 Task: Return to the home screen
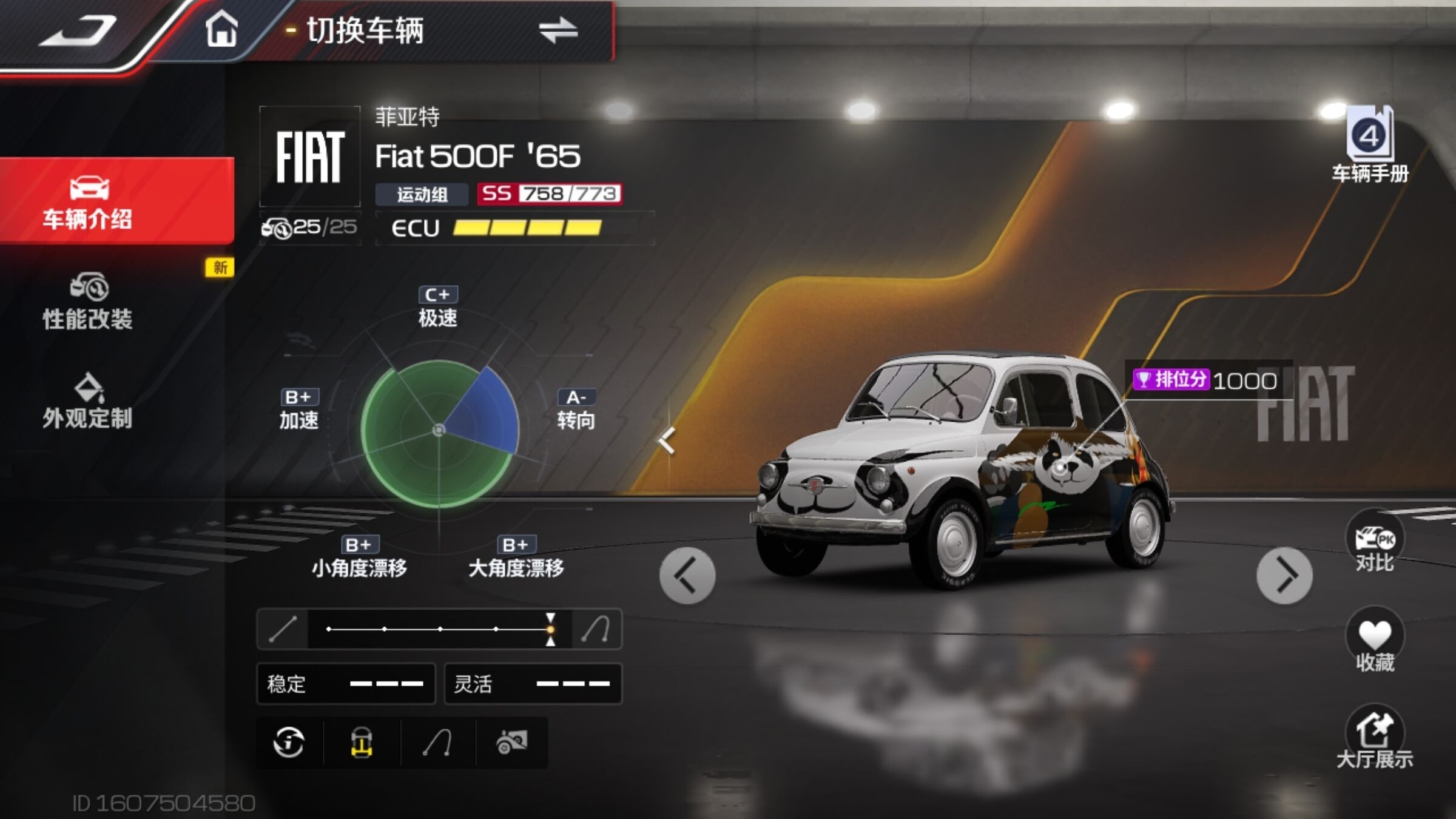(221, 30)
